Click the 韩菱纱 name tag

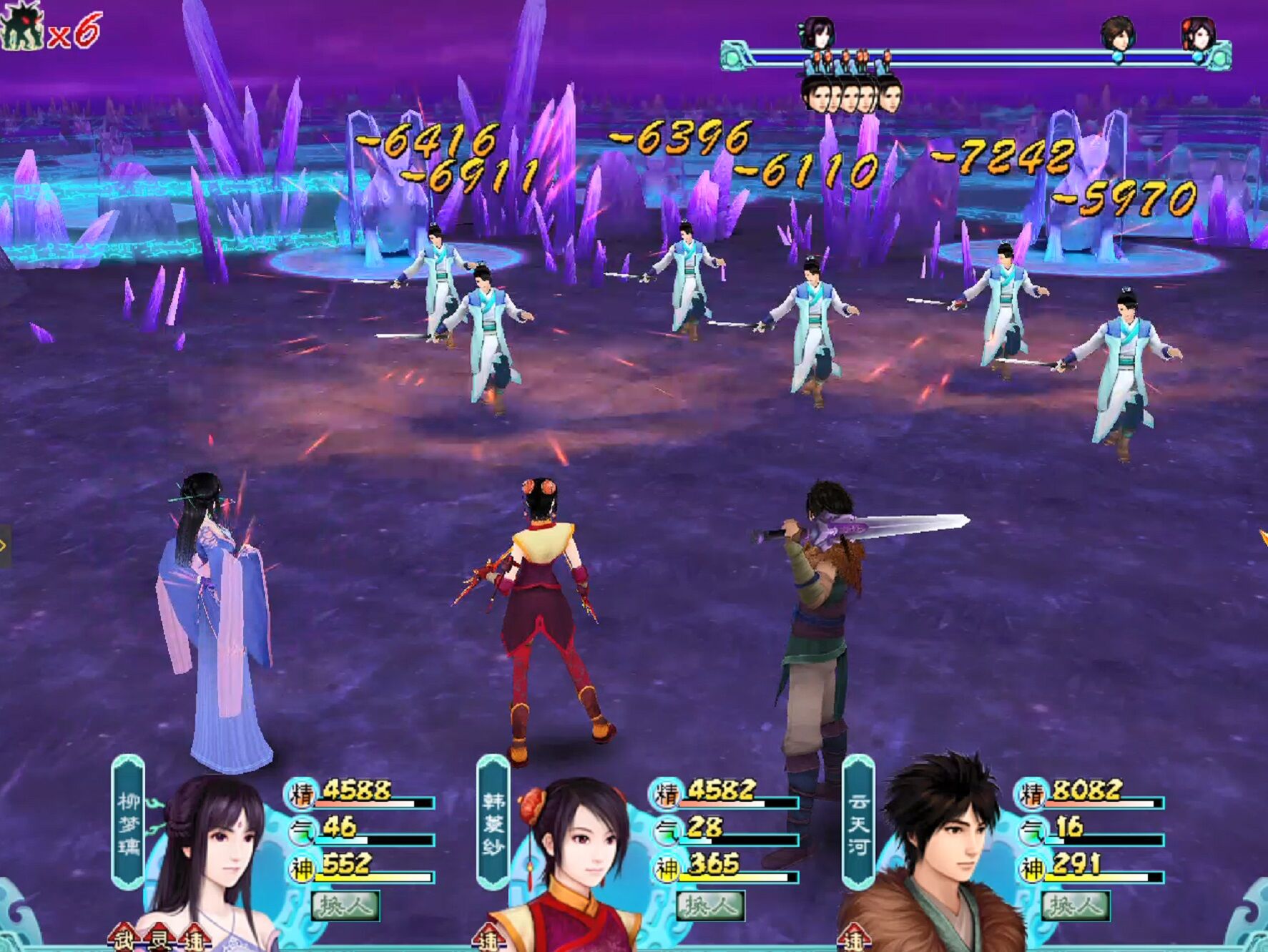click(493, 823)
